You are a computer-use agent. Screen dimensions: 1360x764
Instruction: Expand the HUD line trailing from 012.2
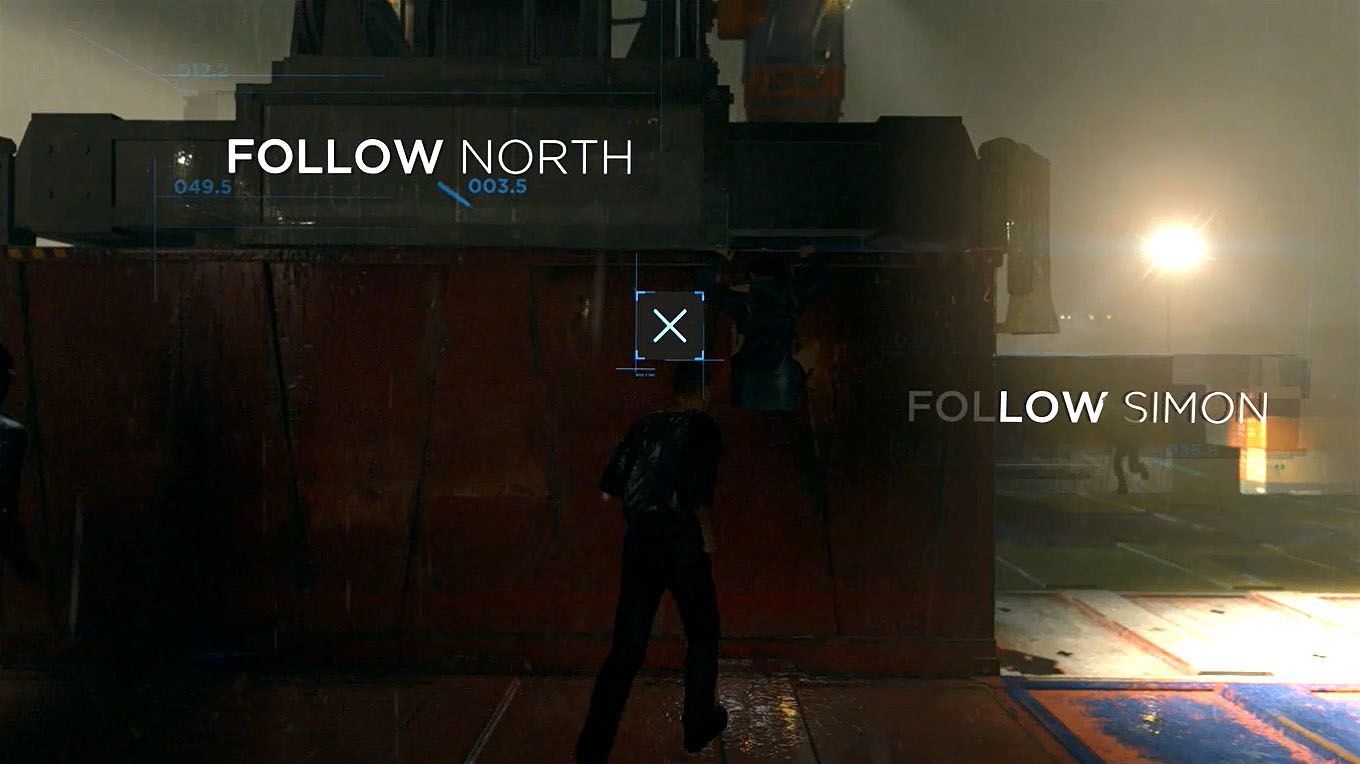point(300,75)
